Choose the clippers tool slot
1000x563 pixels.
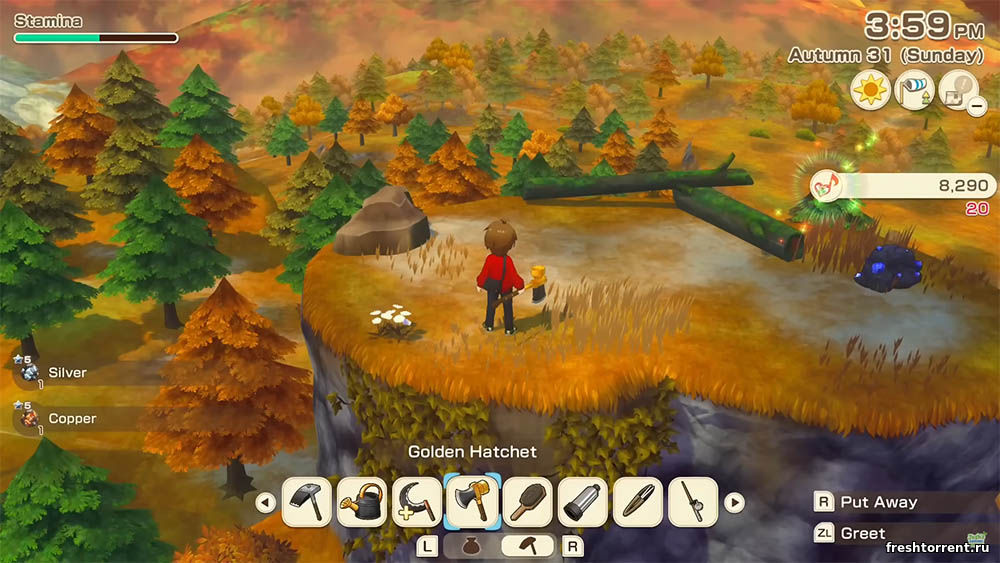click(637, 502)
